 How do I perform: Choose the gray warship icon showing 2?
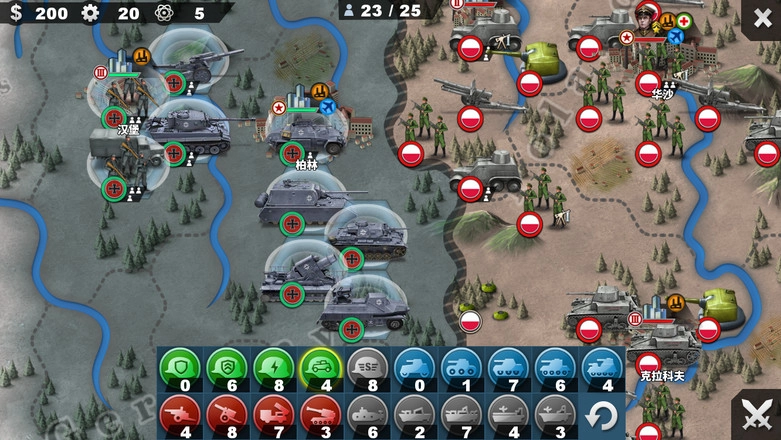[x=414, y=413]
